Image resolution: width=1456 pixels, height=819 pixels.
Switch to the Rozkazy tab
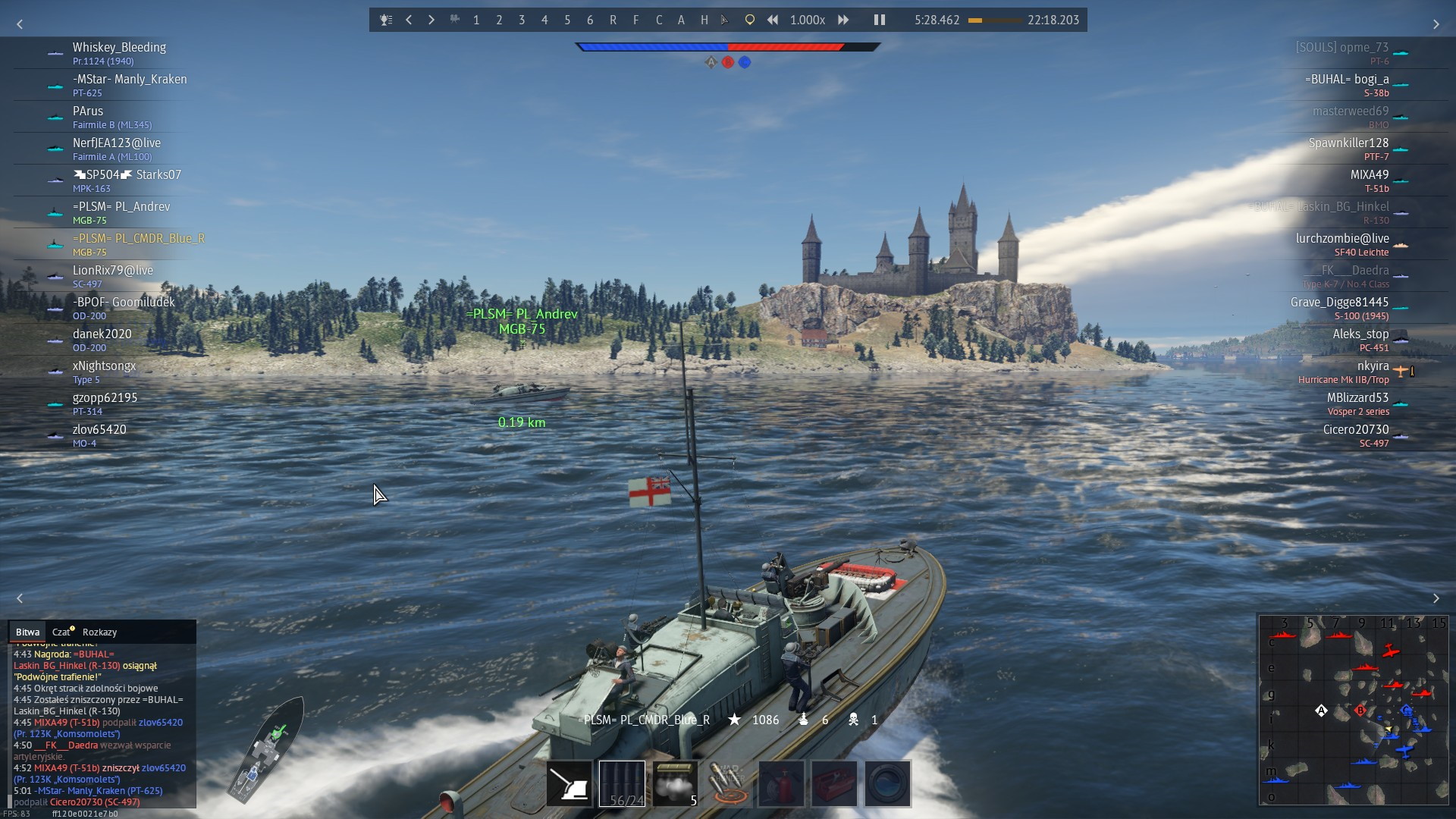(x=99, y=632)
